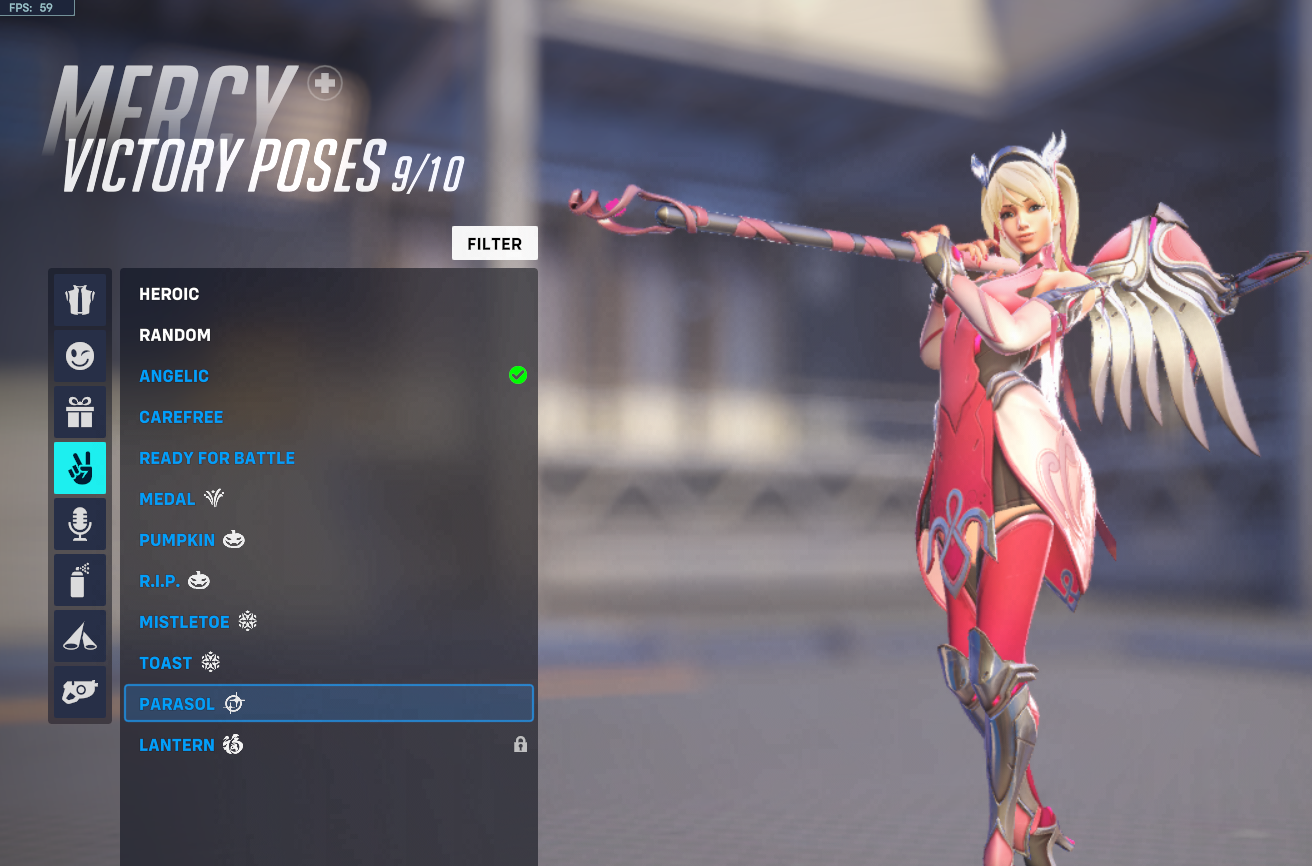This screenshot has width=1312, height=866.
Task: Open the Souvenirs category in the sidebar
Action: pos(80,635)
